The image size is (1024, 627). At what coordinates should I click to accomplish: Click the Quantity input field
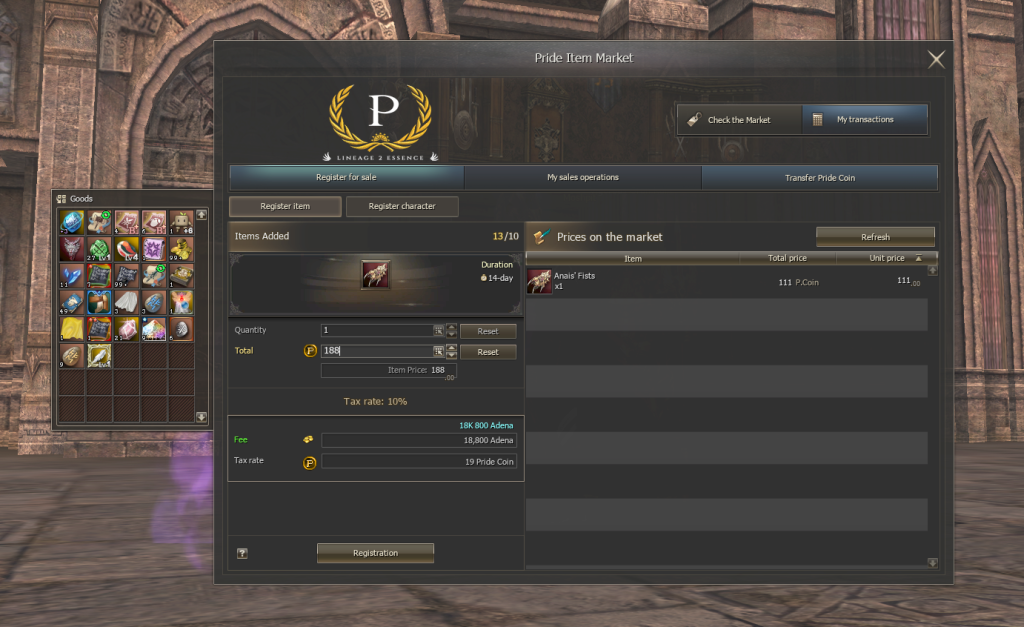(x=376, y=330)
